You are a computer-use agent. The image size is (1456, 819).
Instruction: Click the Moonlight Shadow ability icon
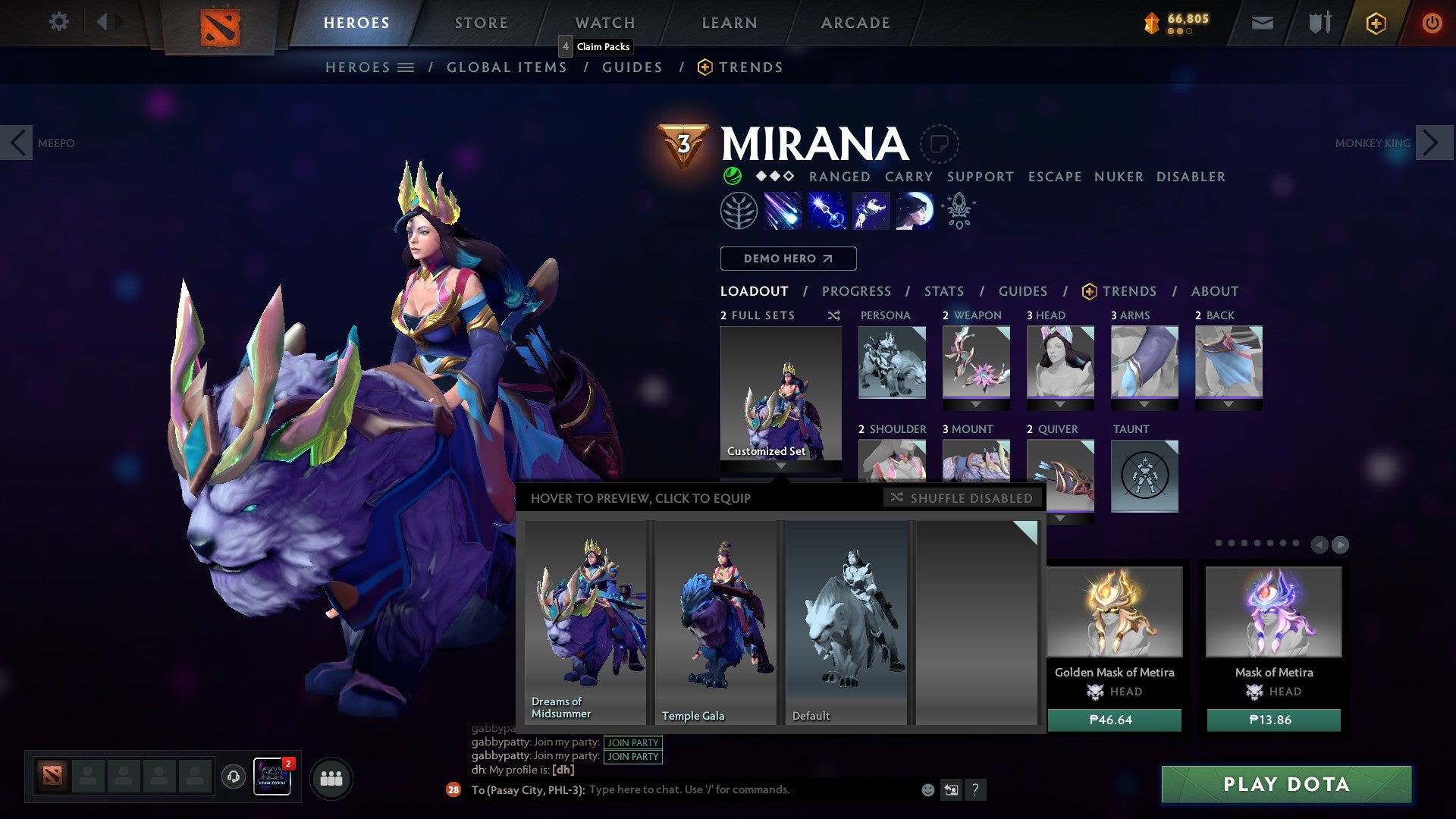pyautogui.click(x=915, y=210)
